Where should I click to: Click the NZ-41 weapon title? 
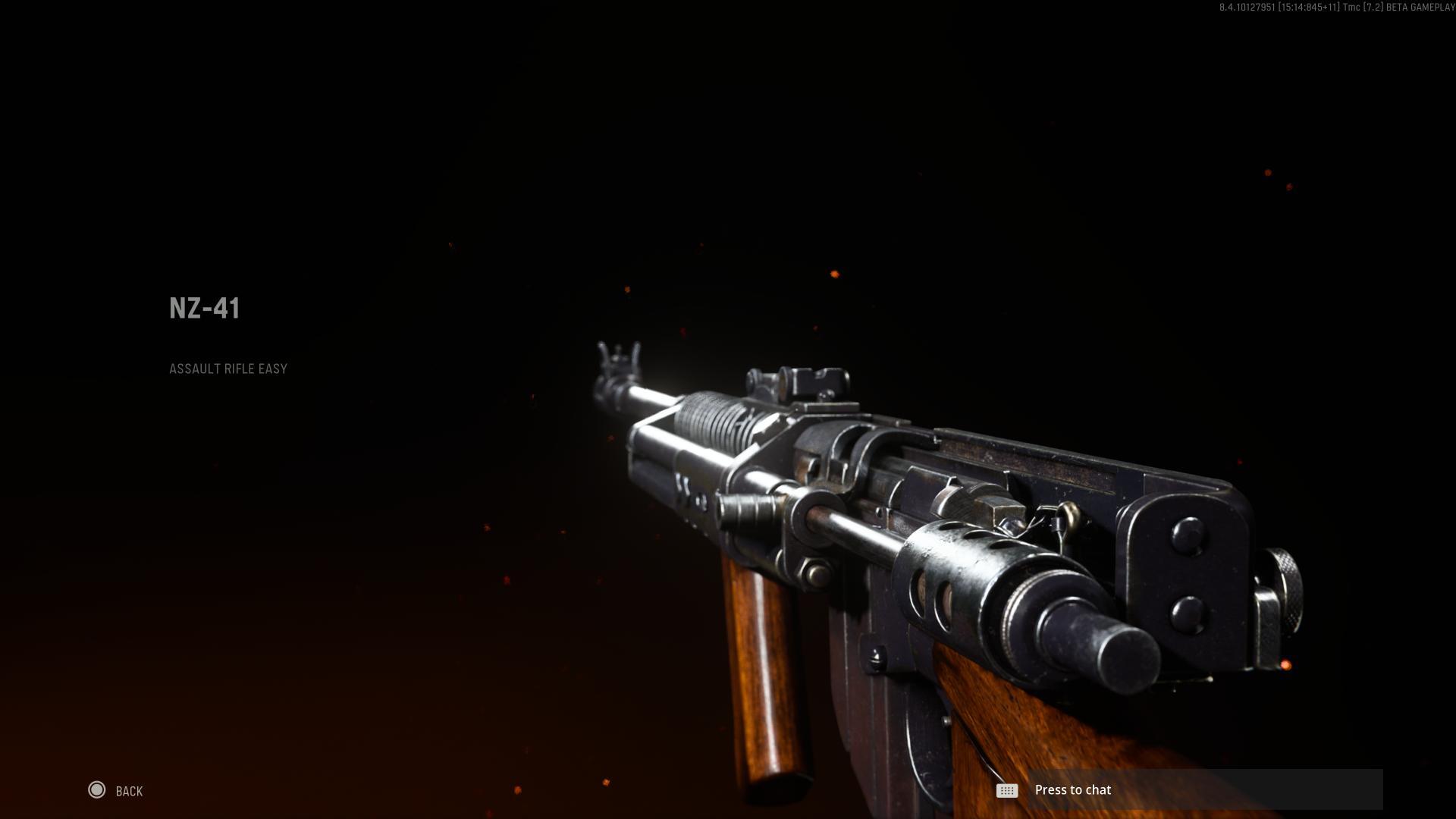point(203,309)
